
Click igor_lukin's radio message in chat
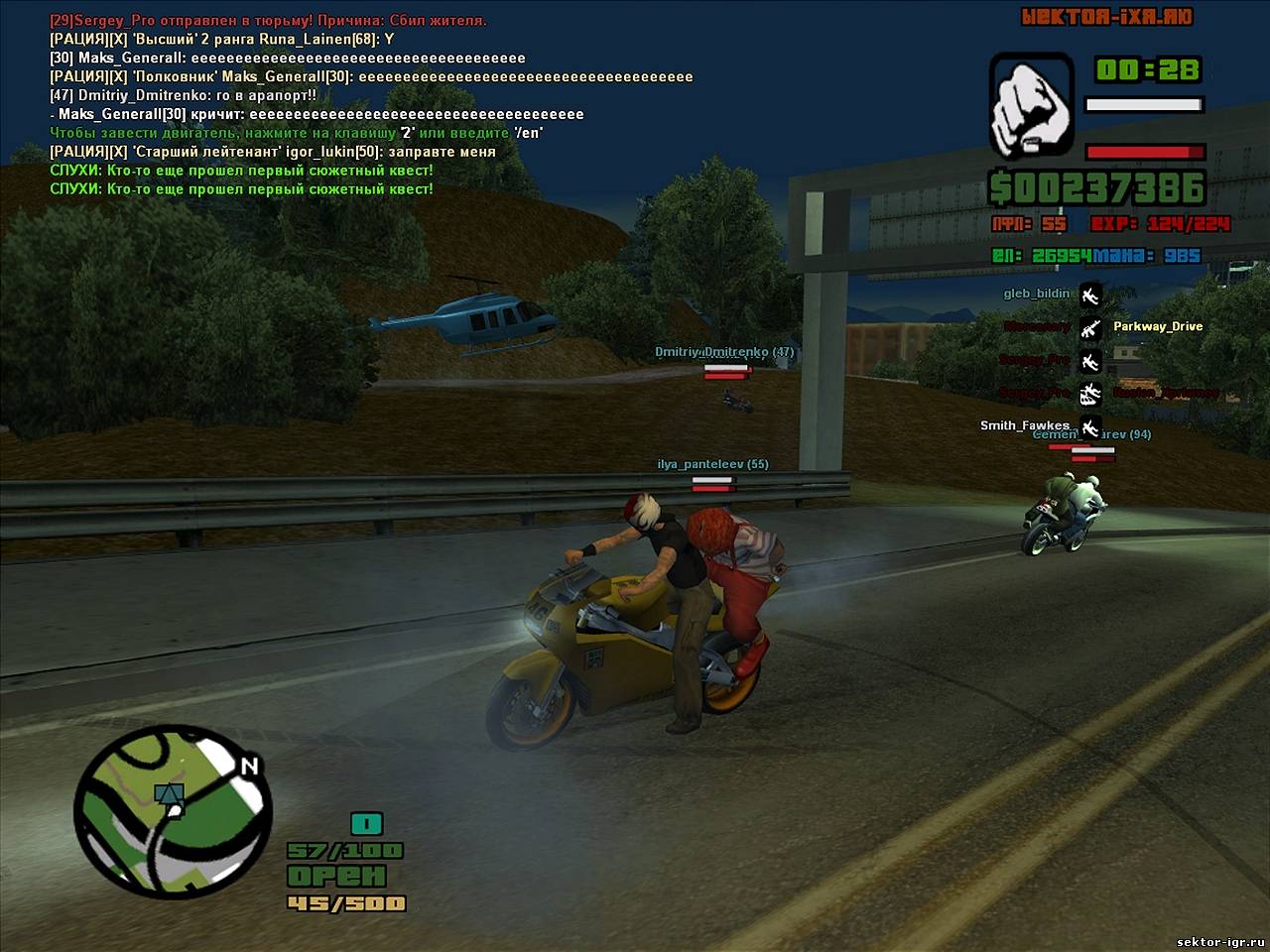273,152
